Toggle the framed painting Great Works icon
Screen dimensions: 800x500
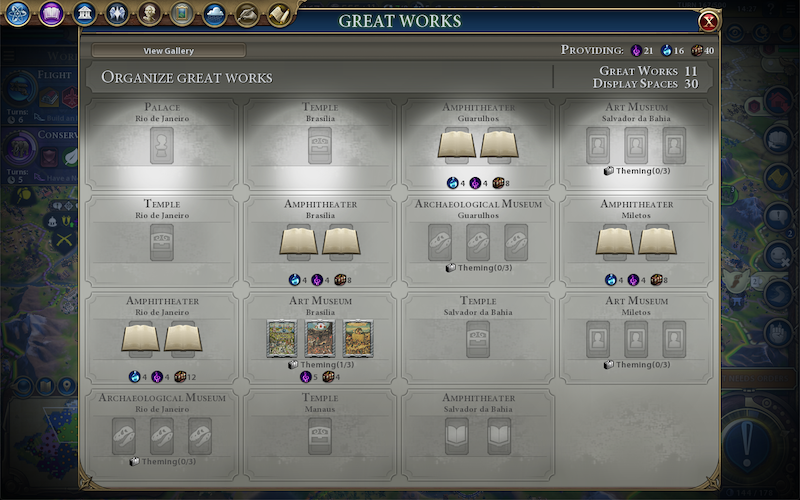[181, 14]
